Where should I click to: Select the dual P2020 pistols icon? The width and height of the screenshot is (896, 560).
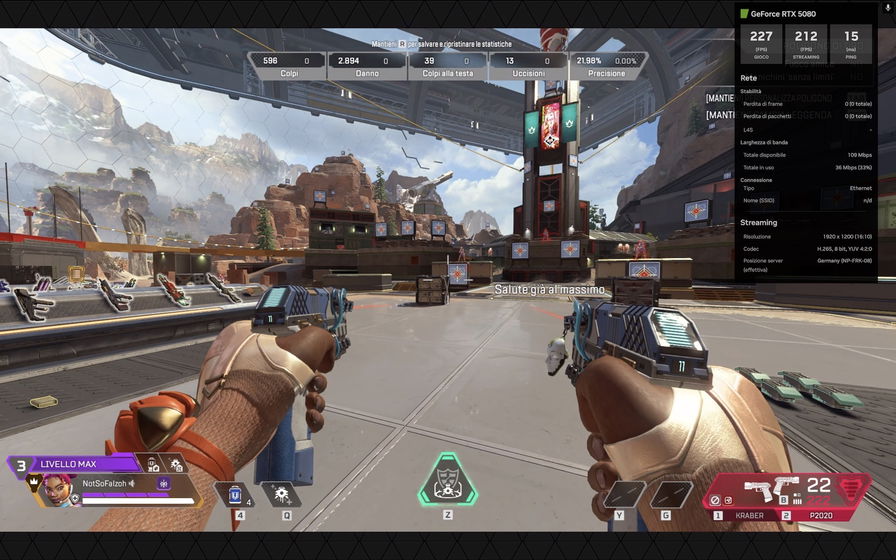771,490
